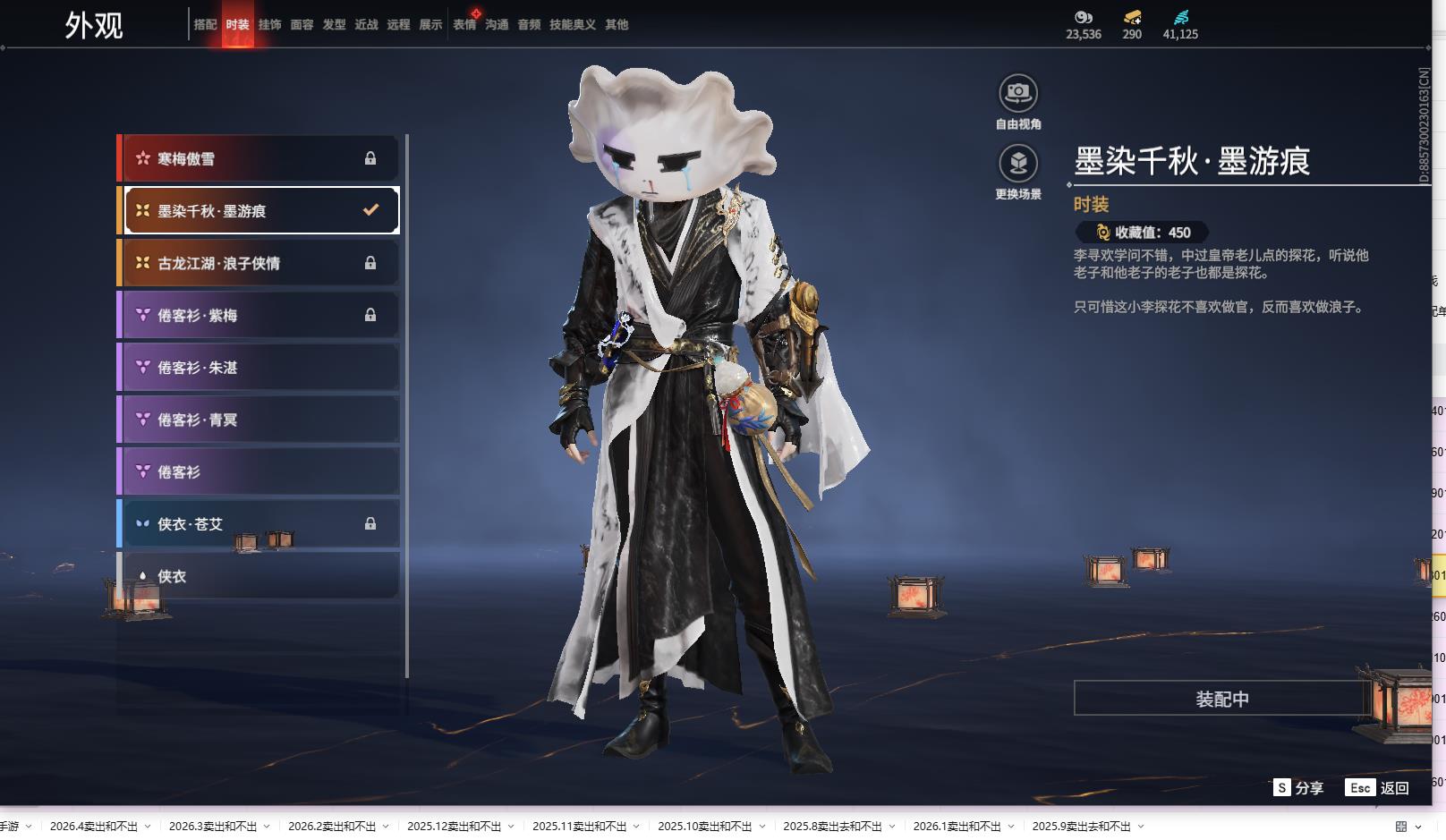Switch to the 搭配 tab
Image resolution: width=1446 pixels, height=840 pixels.
click(x=205, y=25)
